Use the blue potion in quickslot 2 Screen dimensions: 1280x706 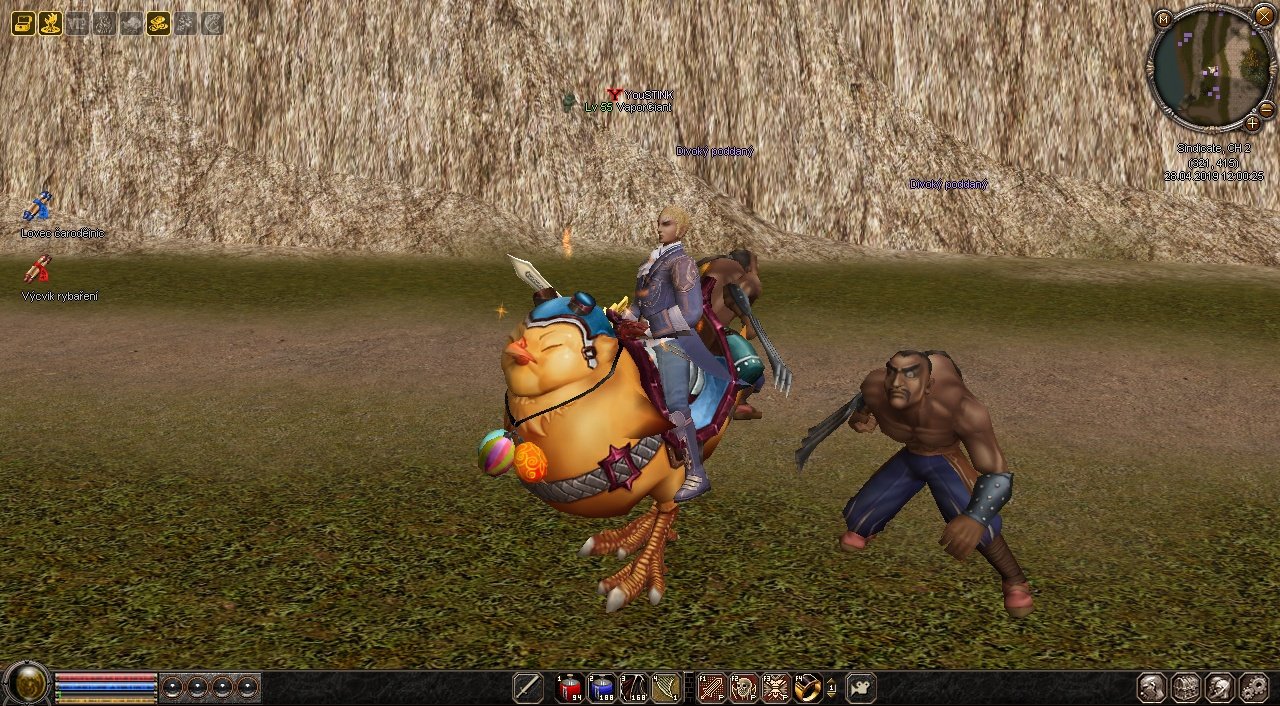(x=601, y=688)
